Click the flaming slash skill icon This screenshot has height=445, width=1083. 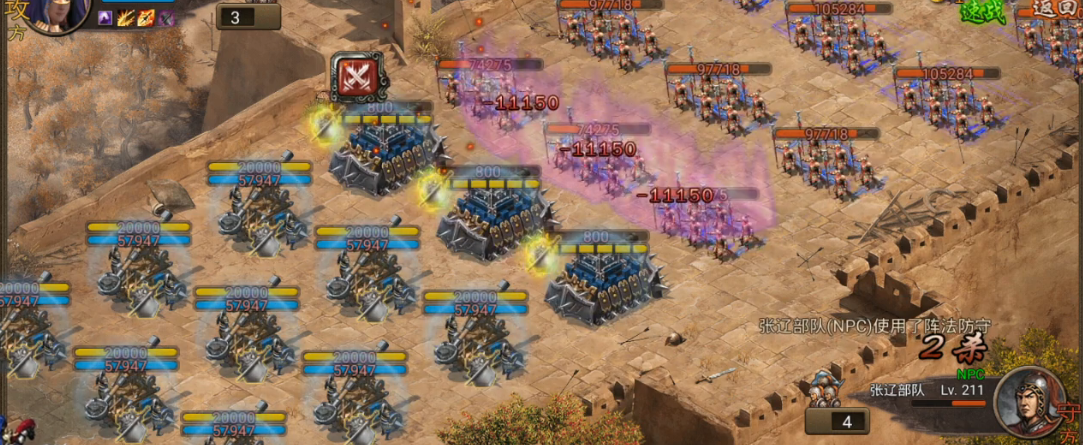pyautogui.click(x=127, y=18)
